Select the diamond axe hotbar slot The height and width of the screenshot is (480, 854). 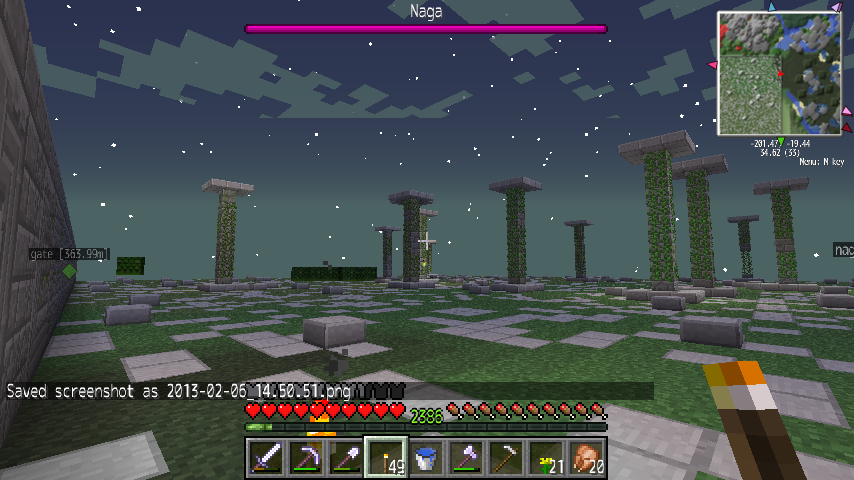465,458
